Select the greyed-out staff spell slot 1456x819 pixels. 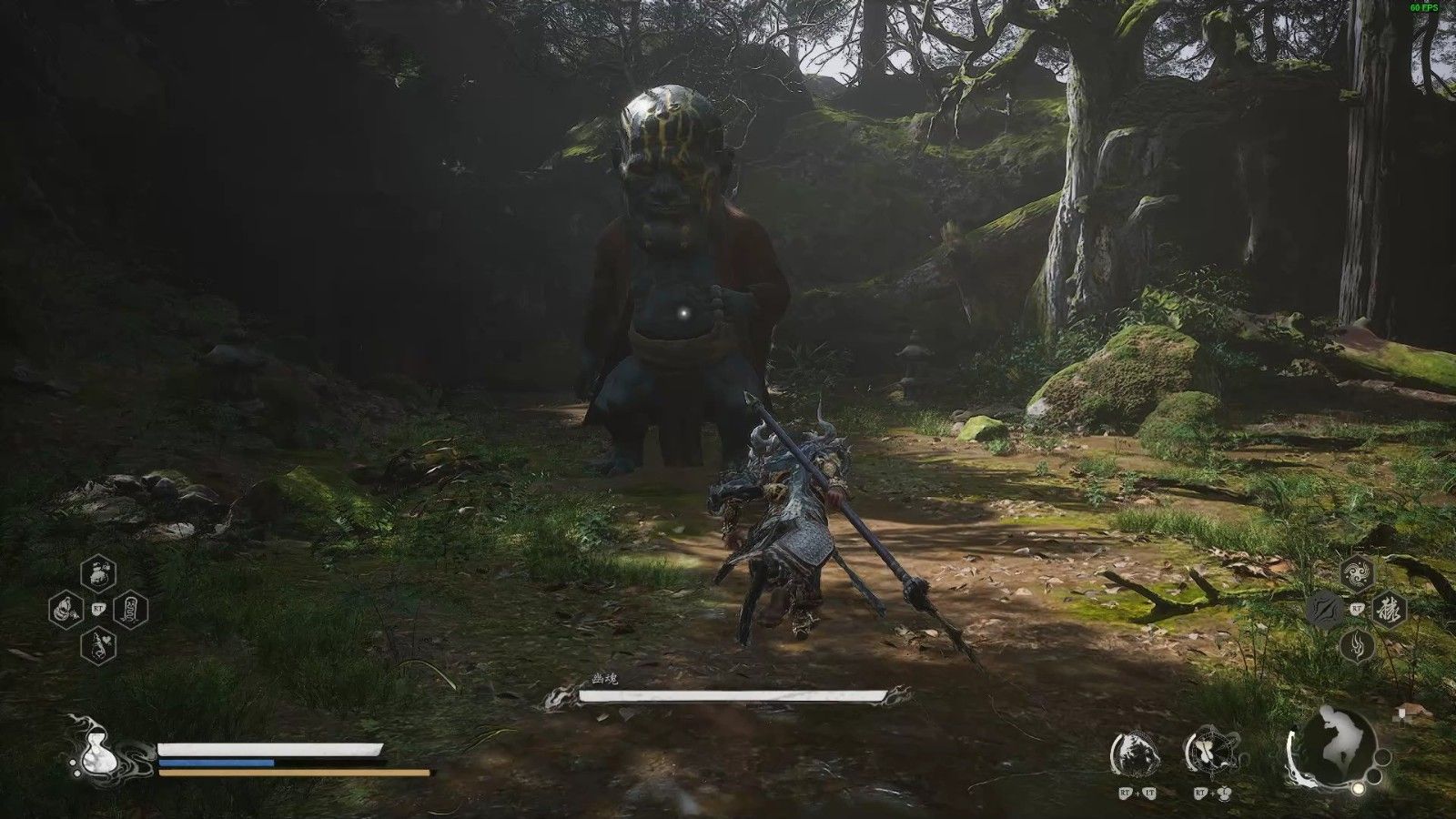[x=1324, y=609]
